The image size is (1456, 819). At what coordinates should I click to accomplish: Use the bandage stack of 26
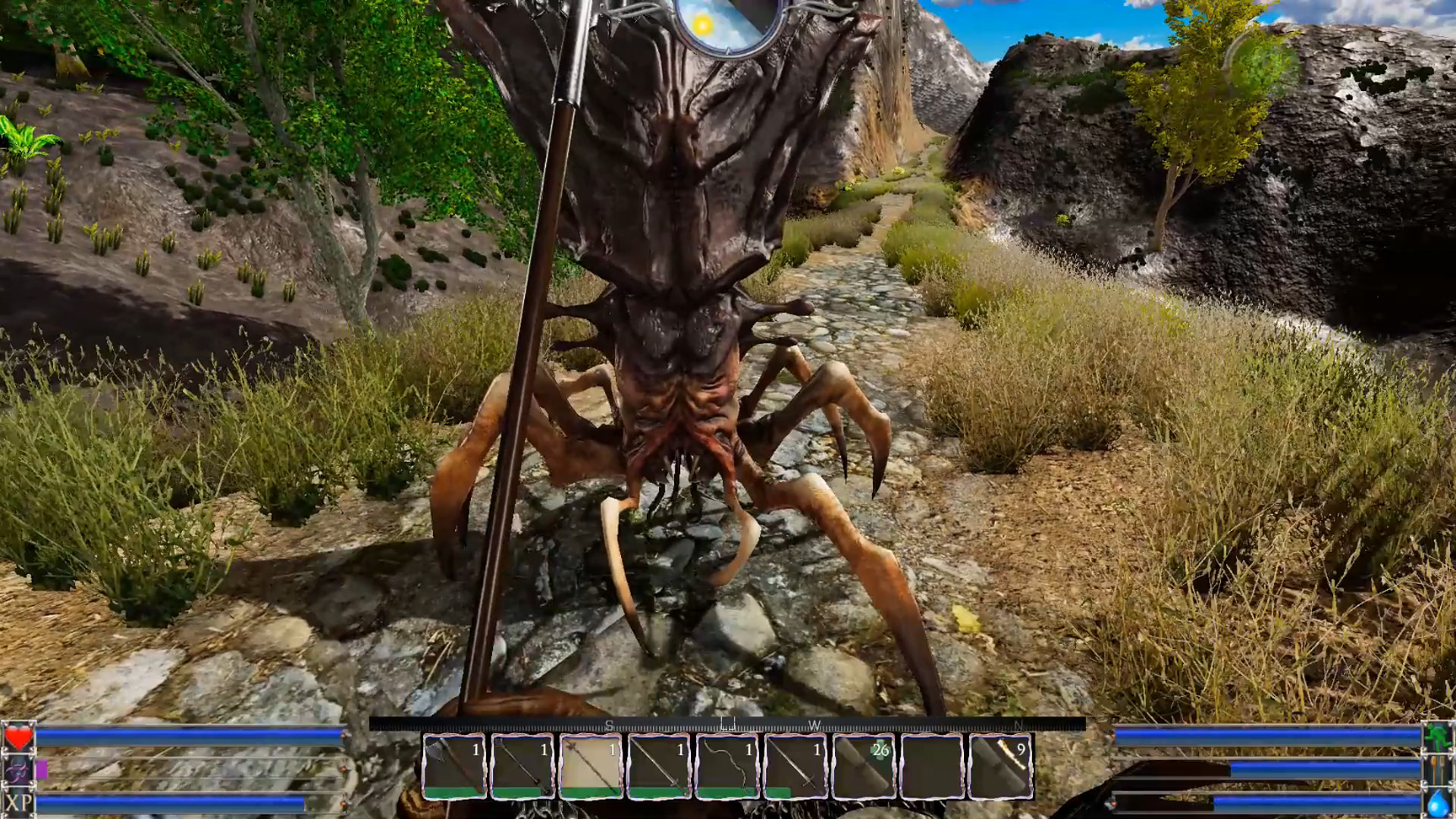[x=864, y=766]
